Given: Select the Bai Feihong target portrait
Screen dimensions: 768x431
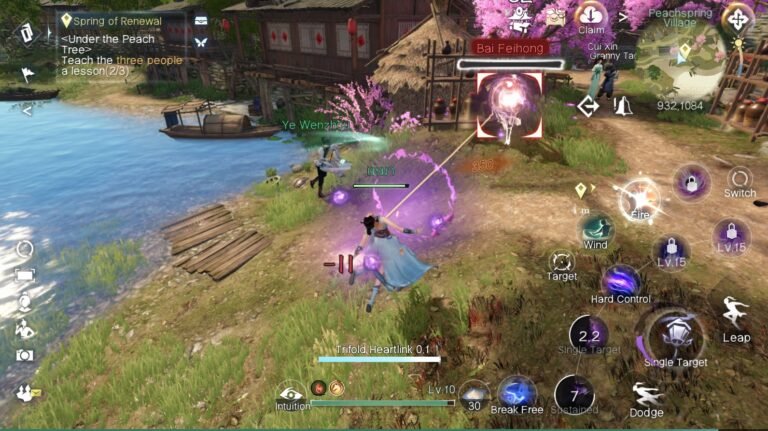Looking at the screenshot, I should 509,104.
